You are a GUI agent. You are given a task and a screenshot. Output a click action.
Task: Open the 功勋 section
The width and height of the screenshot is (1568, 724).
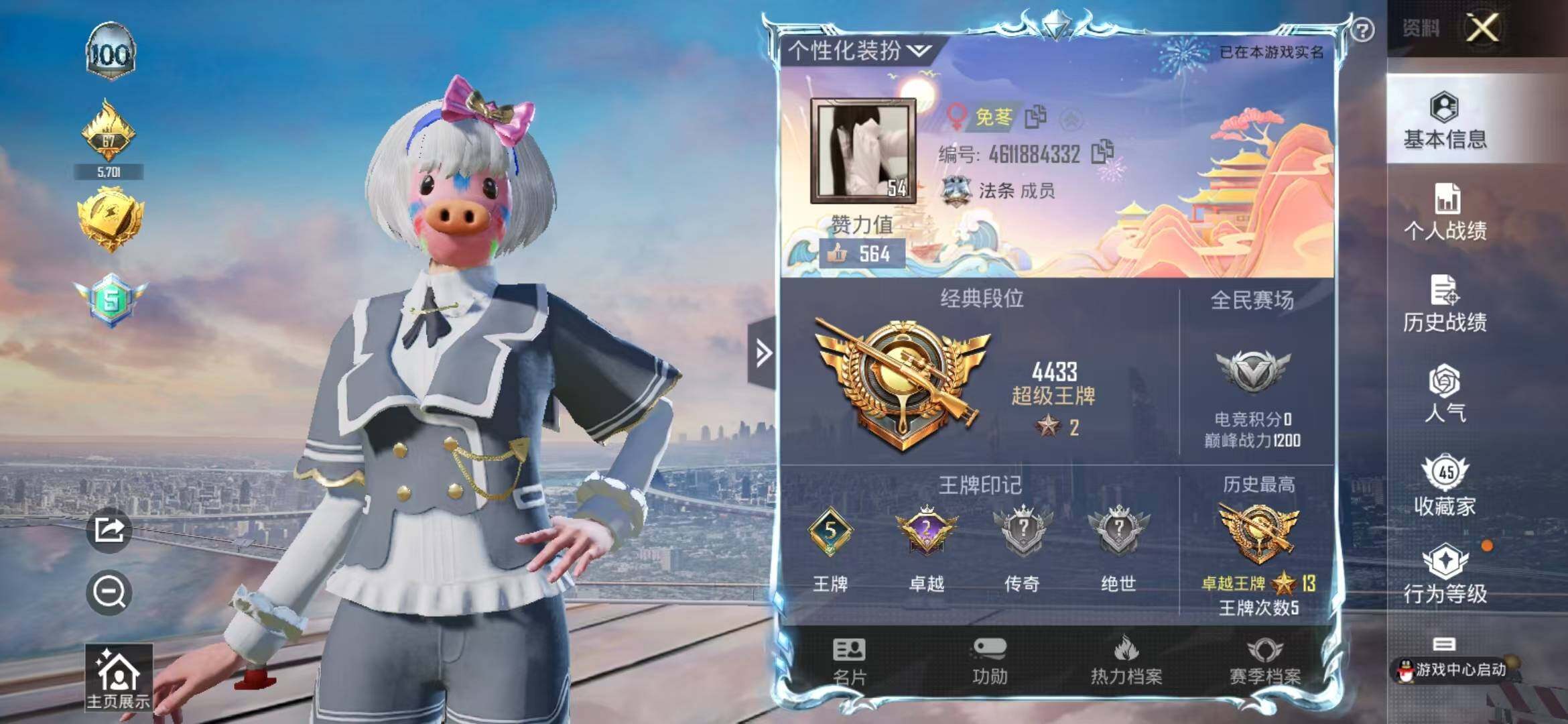[989, 662]
